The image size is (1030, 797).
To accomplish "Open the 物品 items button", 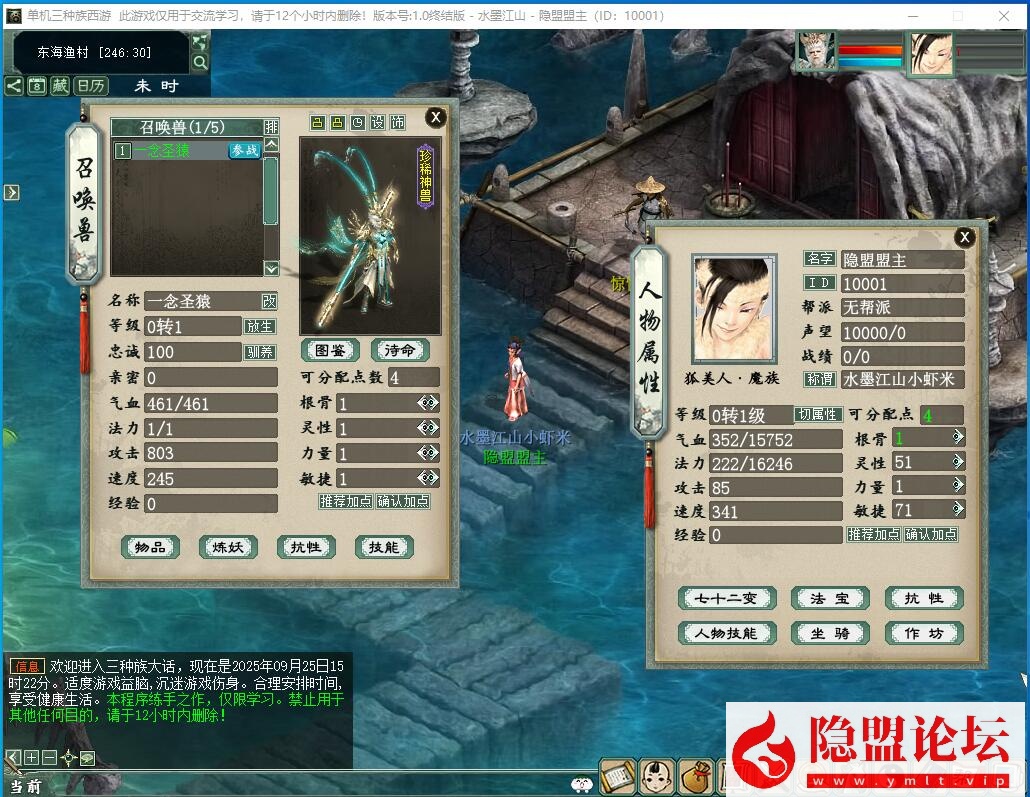I will coord(150,547).
